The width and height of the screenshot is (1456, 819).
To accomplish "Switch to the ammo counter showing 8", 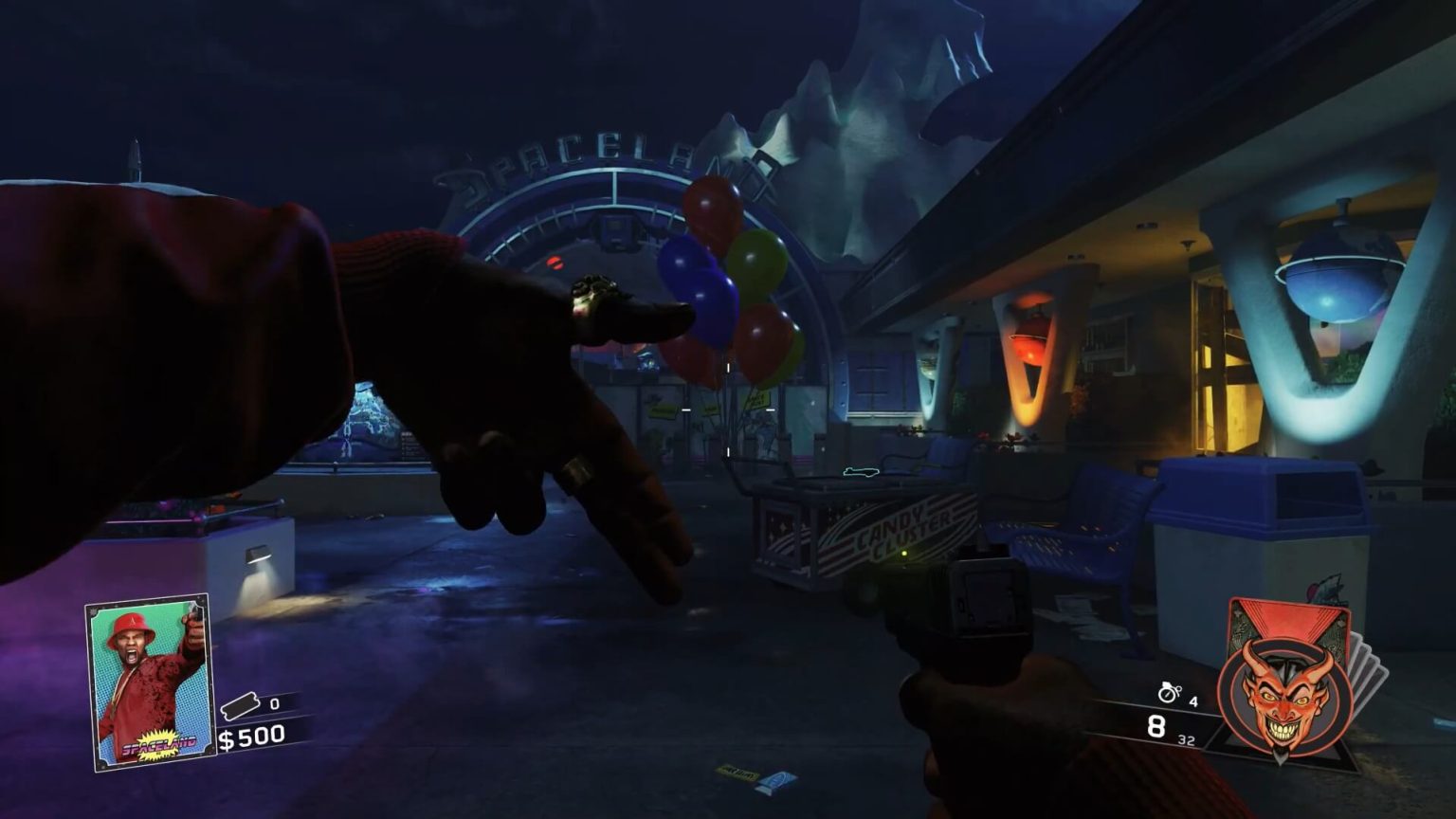I will (x=1155, y=725).
